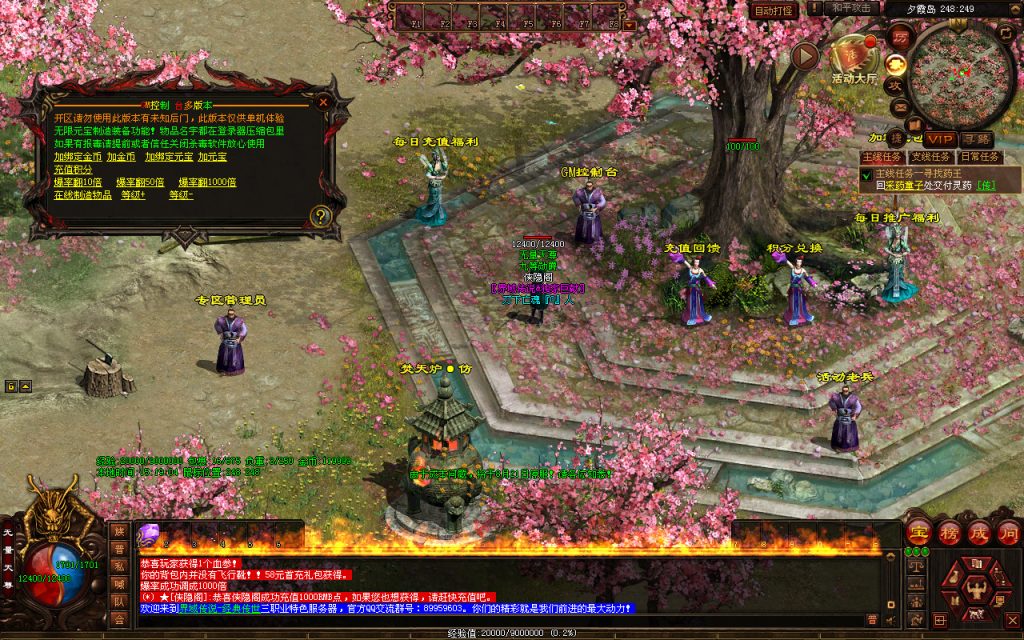Switch to the 支线任务 side quests tab
Screen dimensions: 1024x640
[x=929, y=156]
